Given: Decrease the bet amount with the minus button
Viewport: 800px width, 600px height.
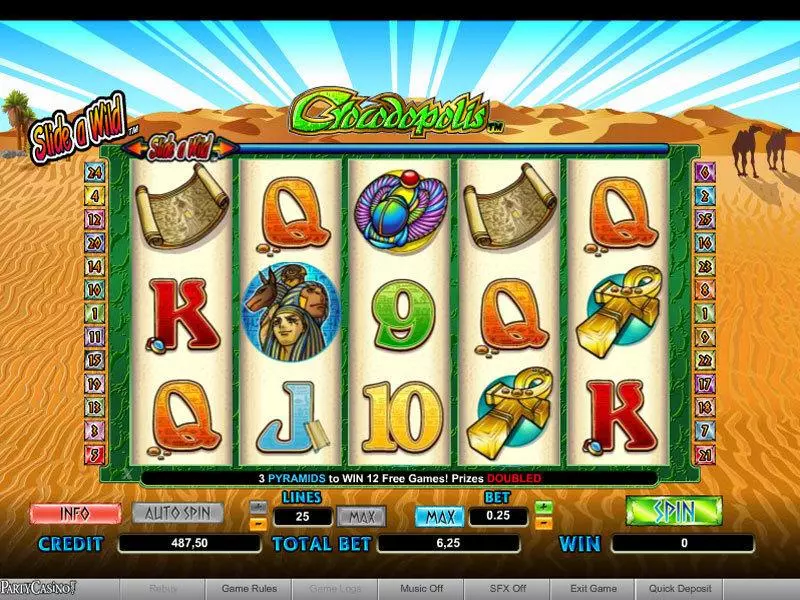Looking at the screenshot, I should pos(544,523).
